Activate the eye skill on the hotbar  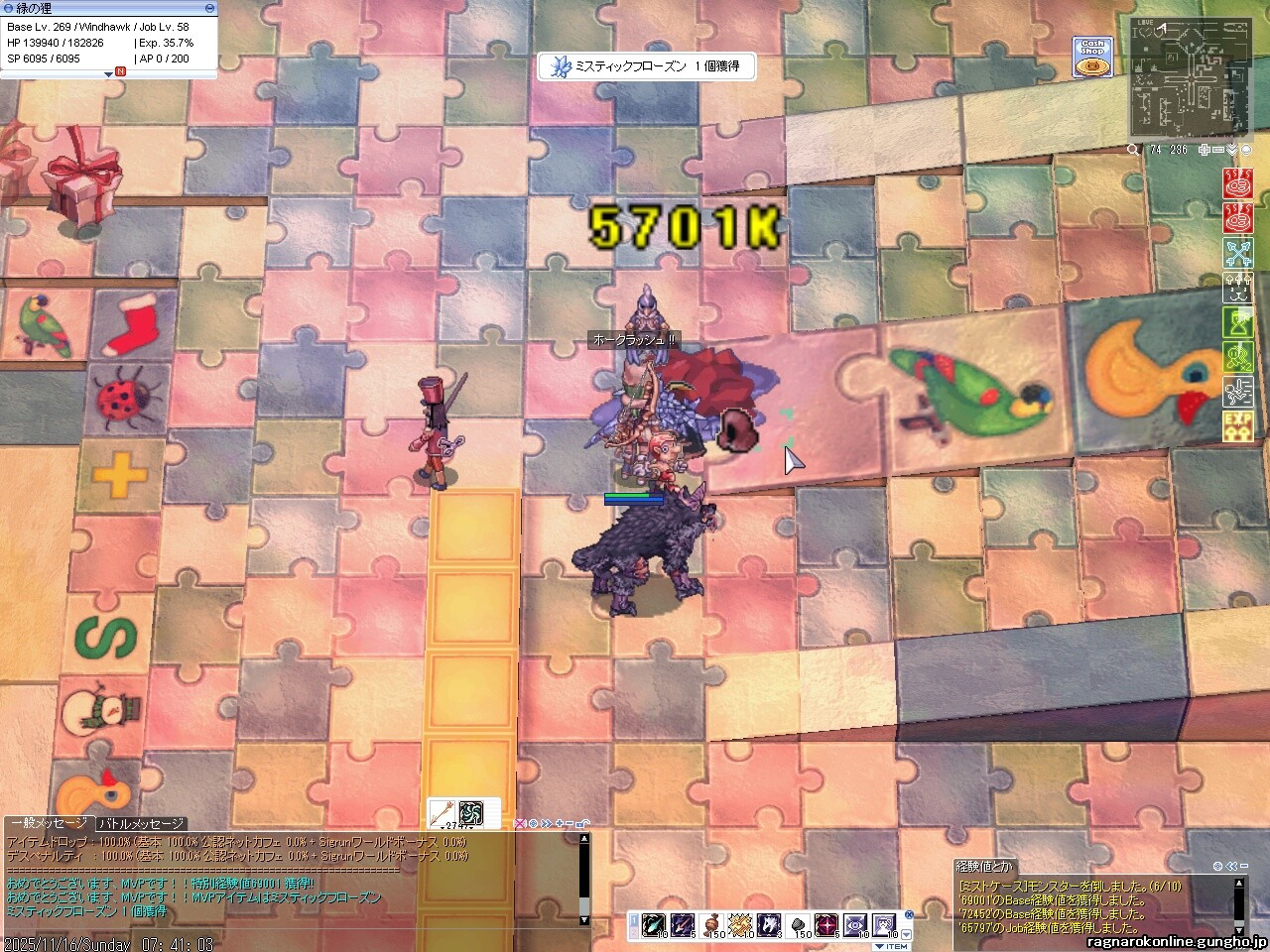click(x=854, y=925)
